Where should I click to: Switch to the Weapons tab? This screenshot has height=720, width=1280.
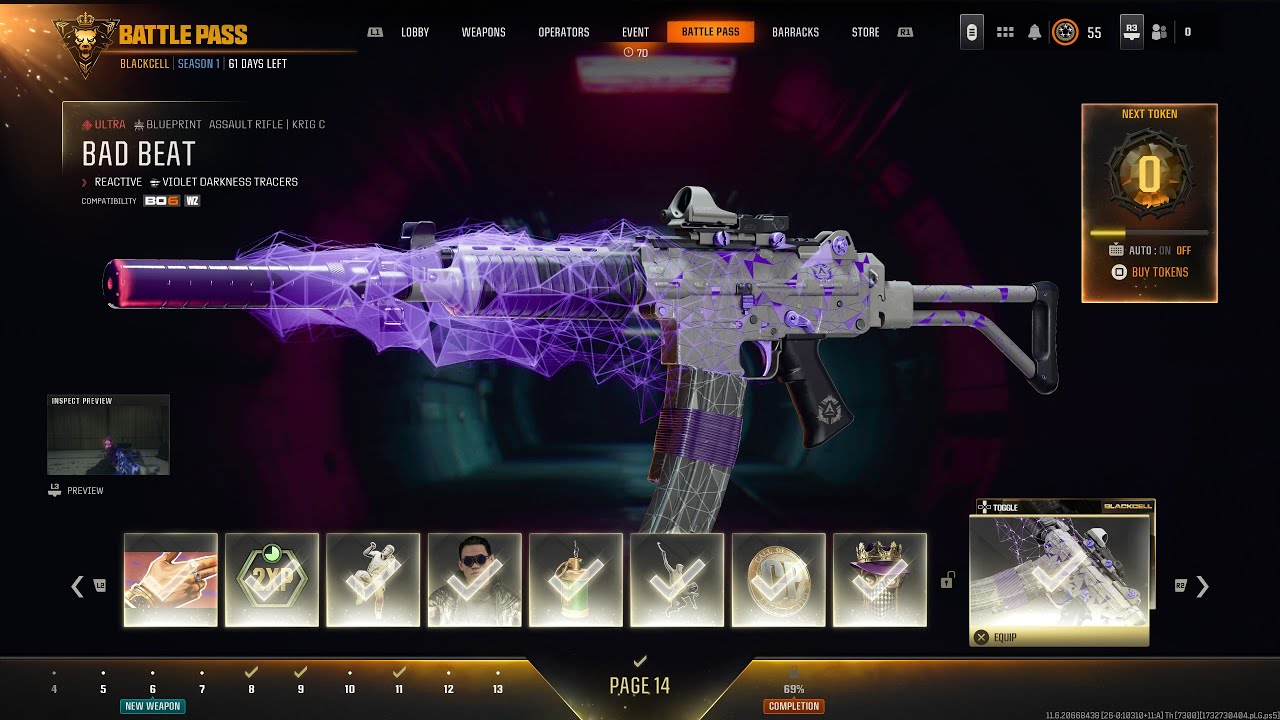tap(483, 32)
